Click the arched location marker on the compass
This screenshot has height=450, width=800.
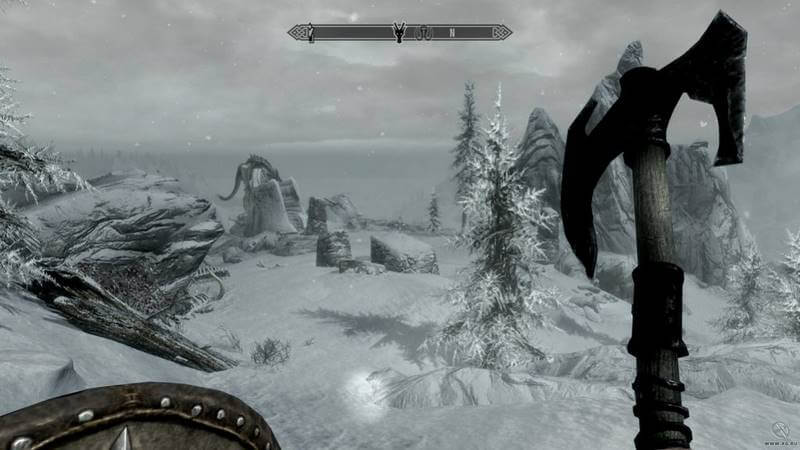pos(424,33)
